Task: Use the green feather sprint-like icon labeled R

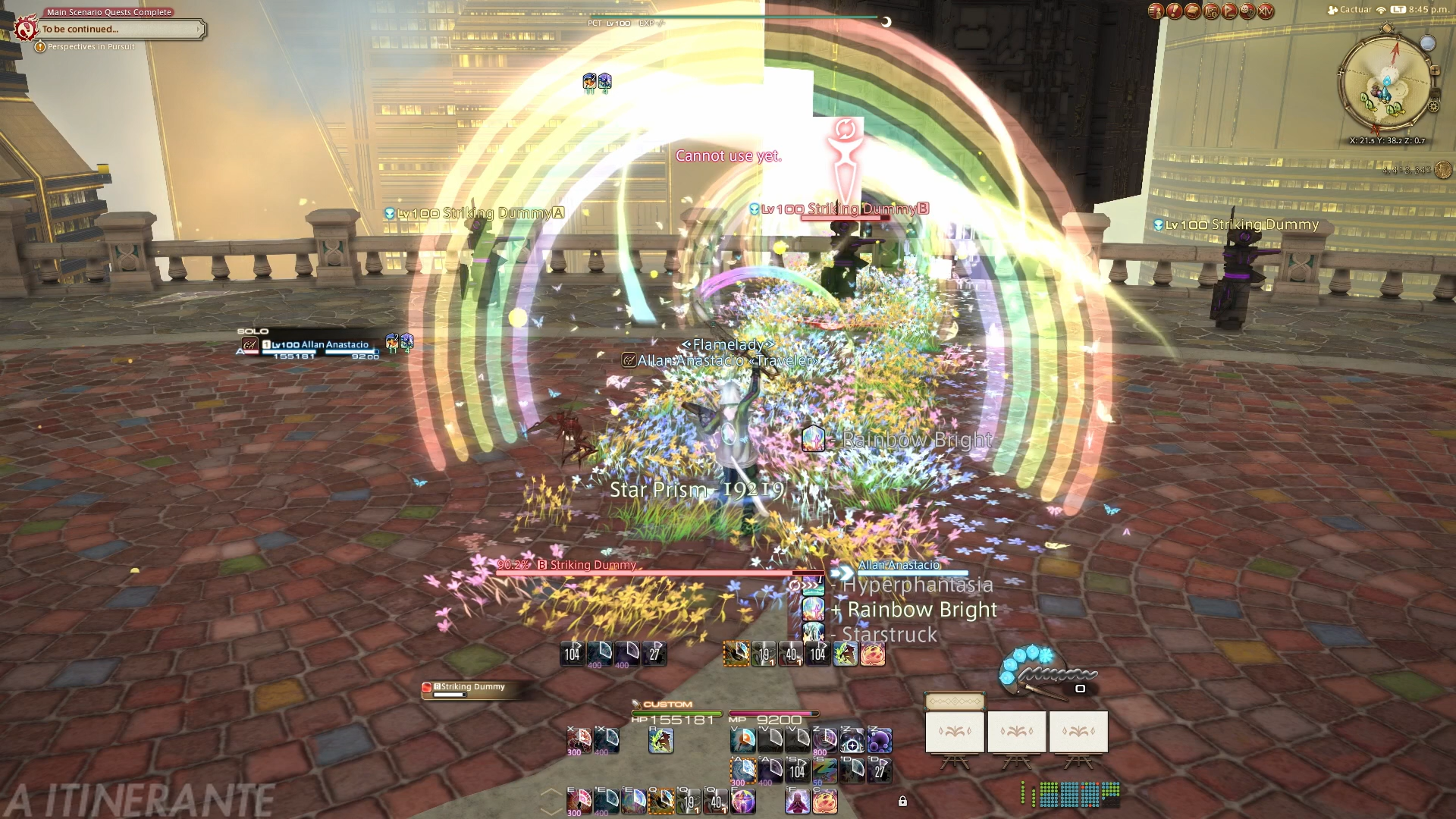Action: pyautogui.click(x=661, y=740)
